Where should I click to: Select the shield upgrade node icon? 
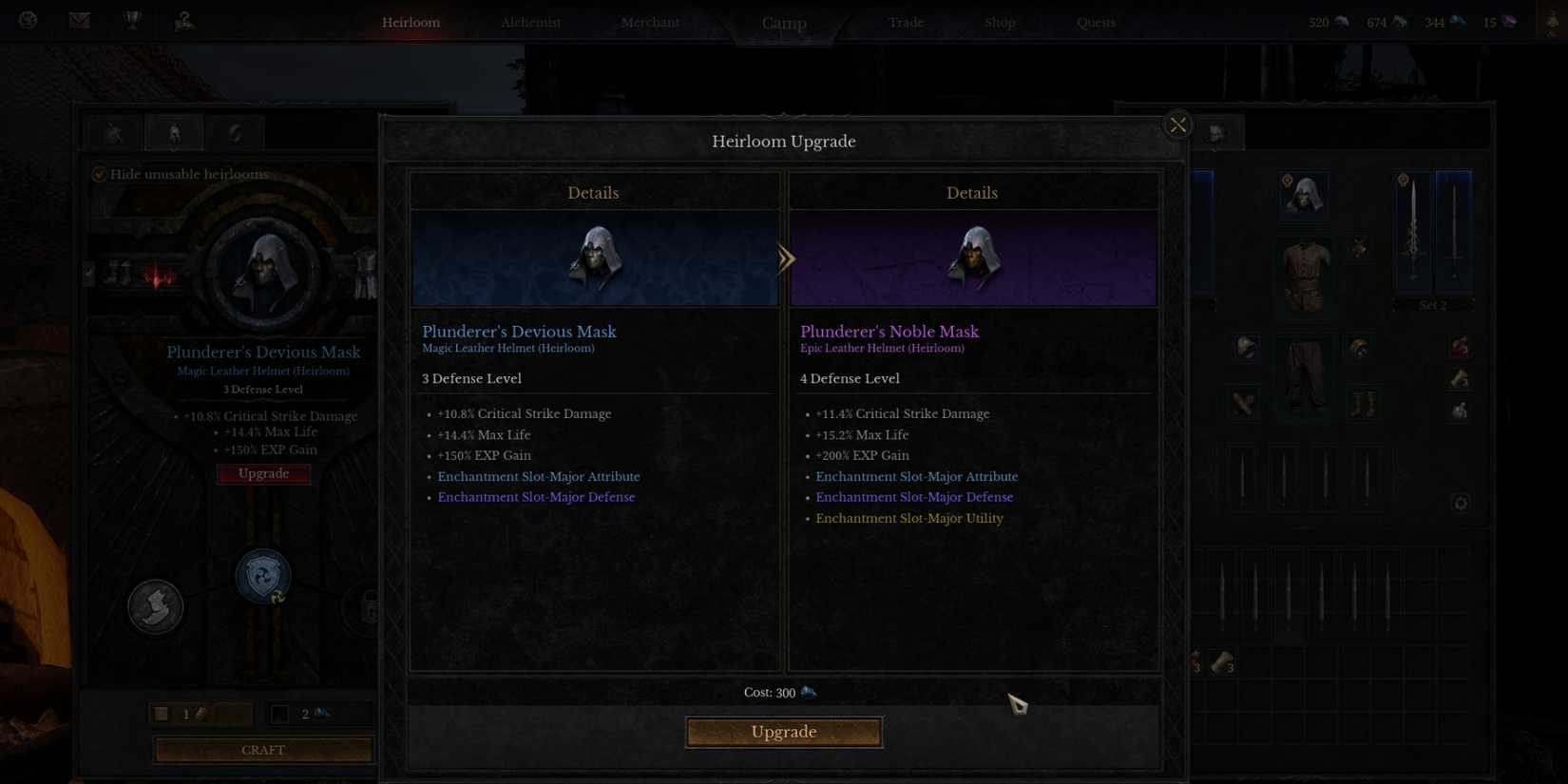[262, 575]
